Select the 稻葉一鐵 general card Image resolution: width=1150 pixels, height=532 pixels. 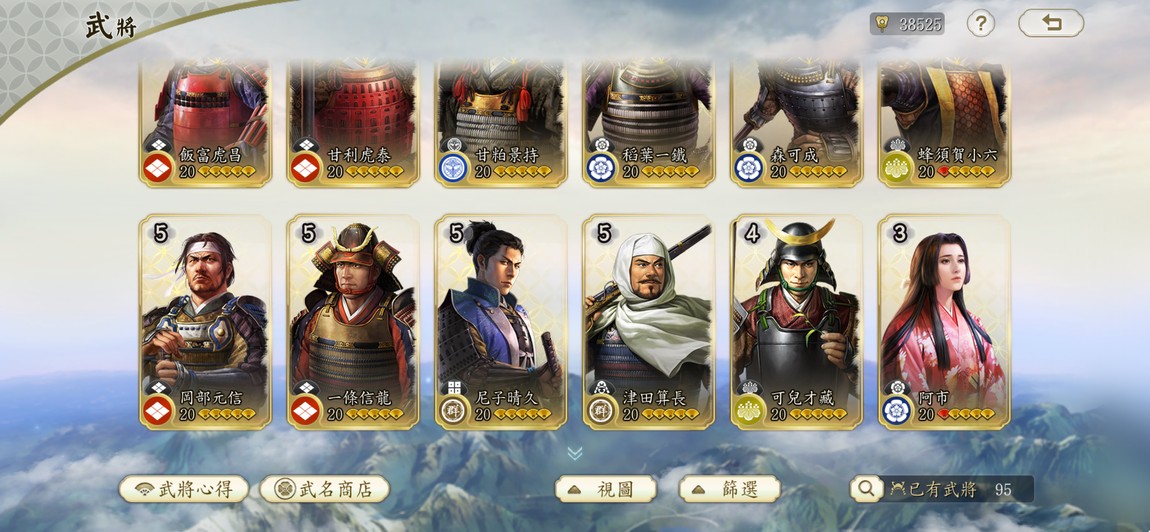[x=649, y=120]
